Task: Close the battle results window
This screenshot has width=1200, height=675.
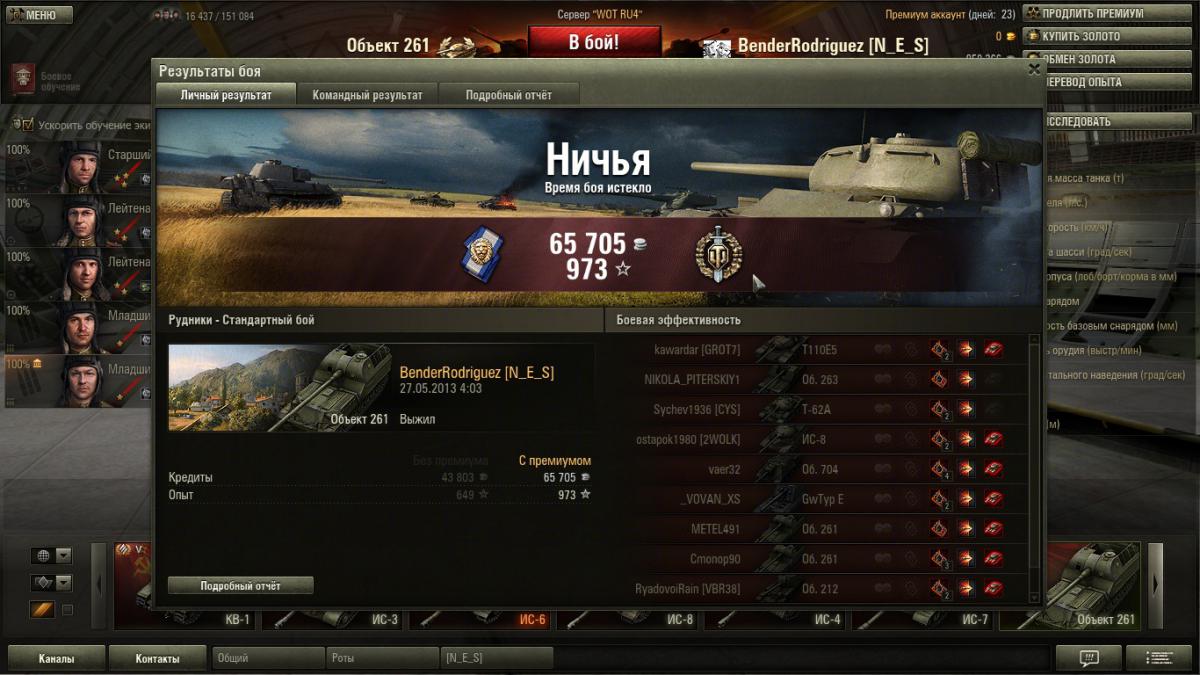Action: [x=1034, y=69]
